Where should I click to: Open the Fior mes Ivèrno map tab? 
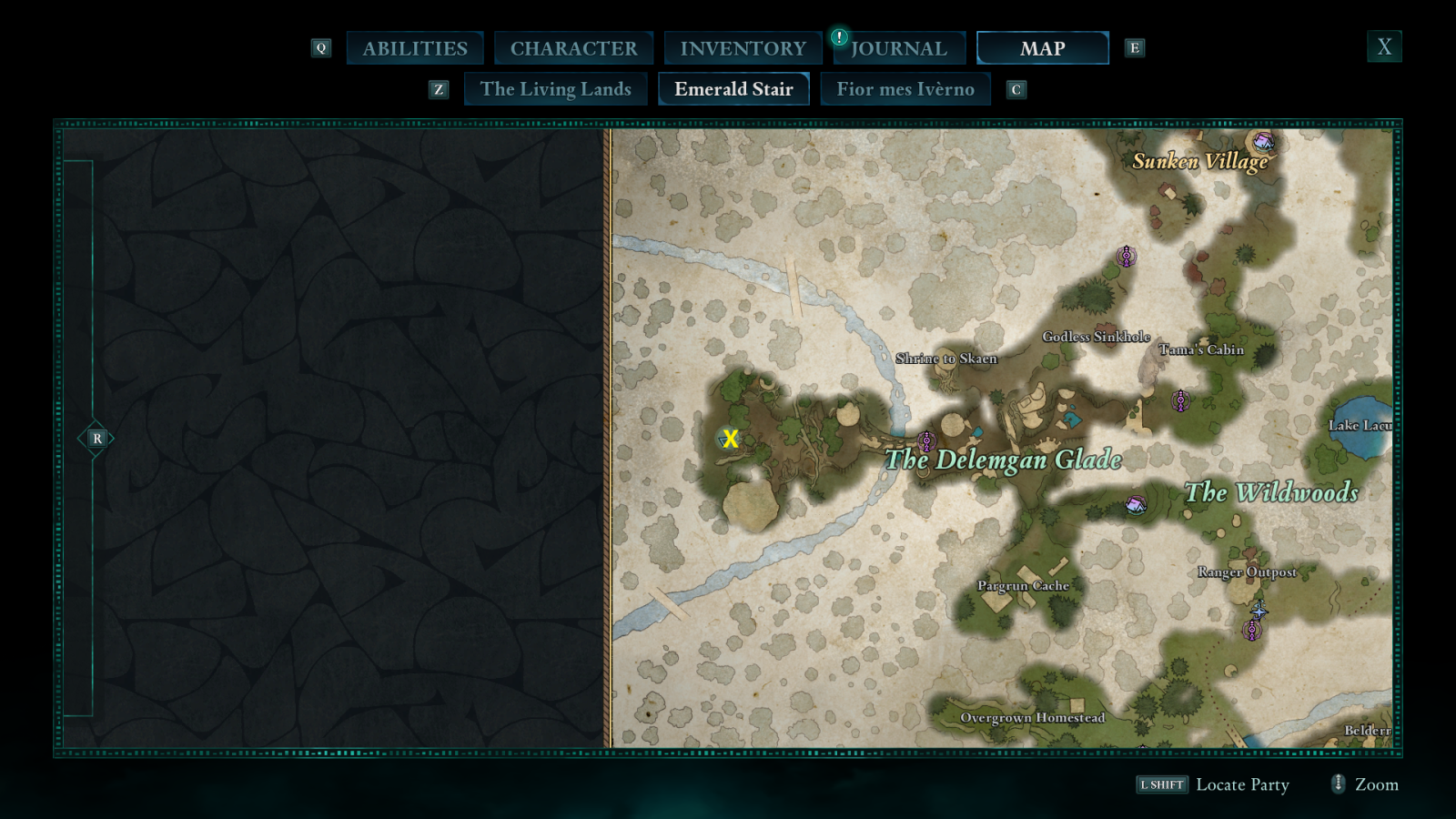[x=905, y=88]
